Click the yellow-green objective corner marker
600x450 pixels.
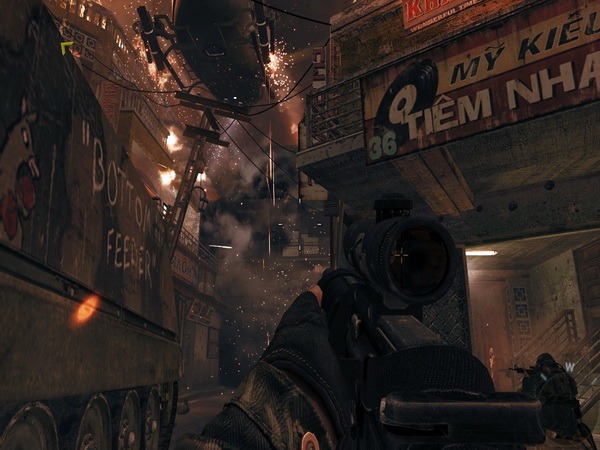point(66,47)
